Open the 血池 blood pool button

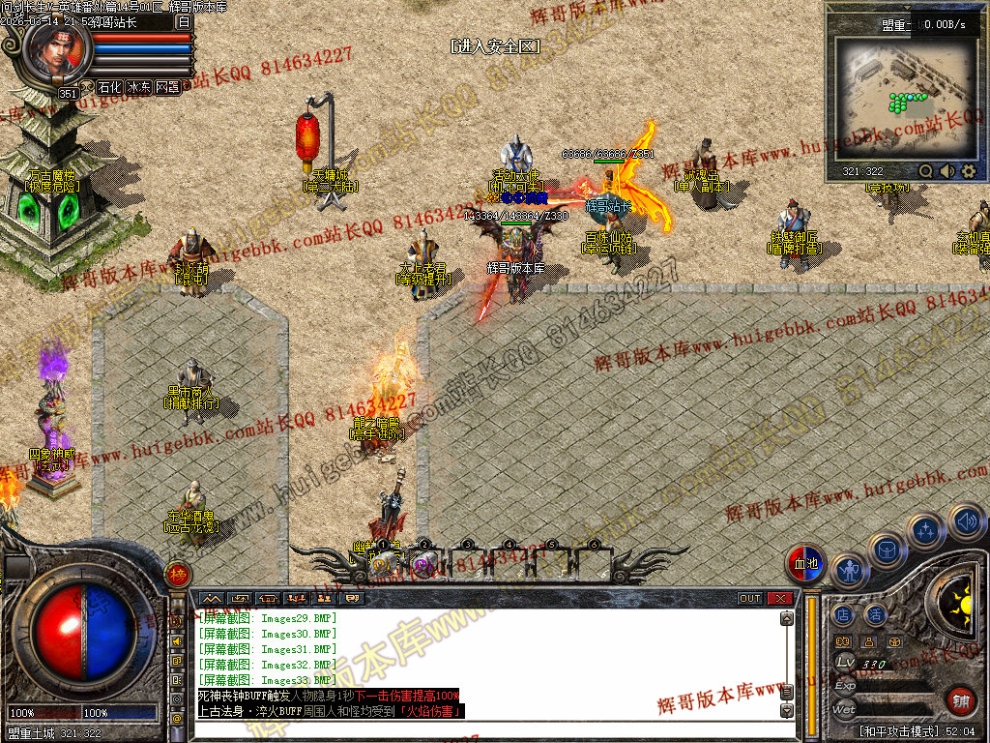tap(805, 564)
